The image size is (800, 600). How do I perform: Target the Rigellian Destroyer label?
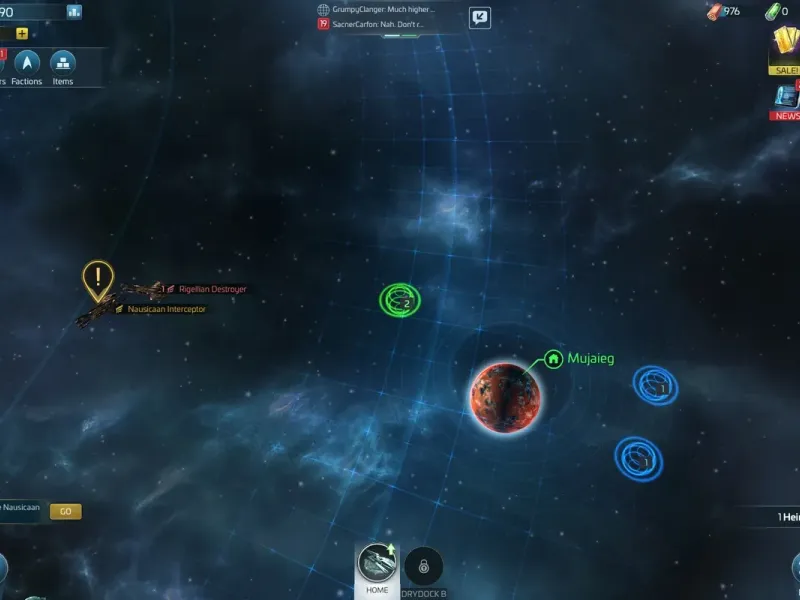coord(212,289)
